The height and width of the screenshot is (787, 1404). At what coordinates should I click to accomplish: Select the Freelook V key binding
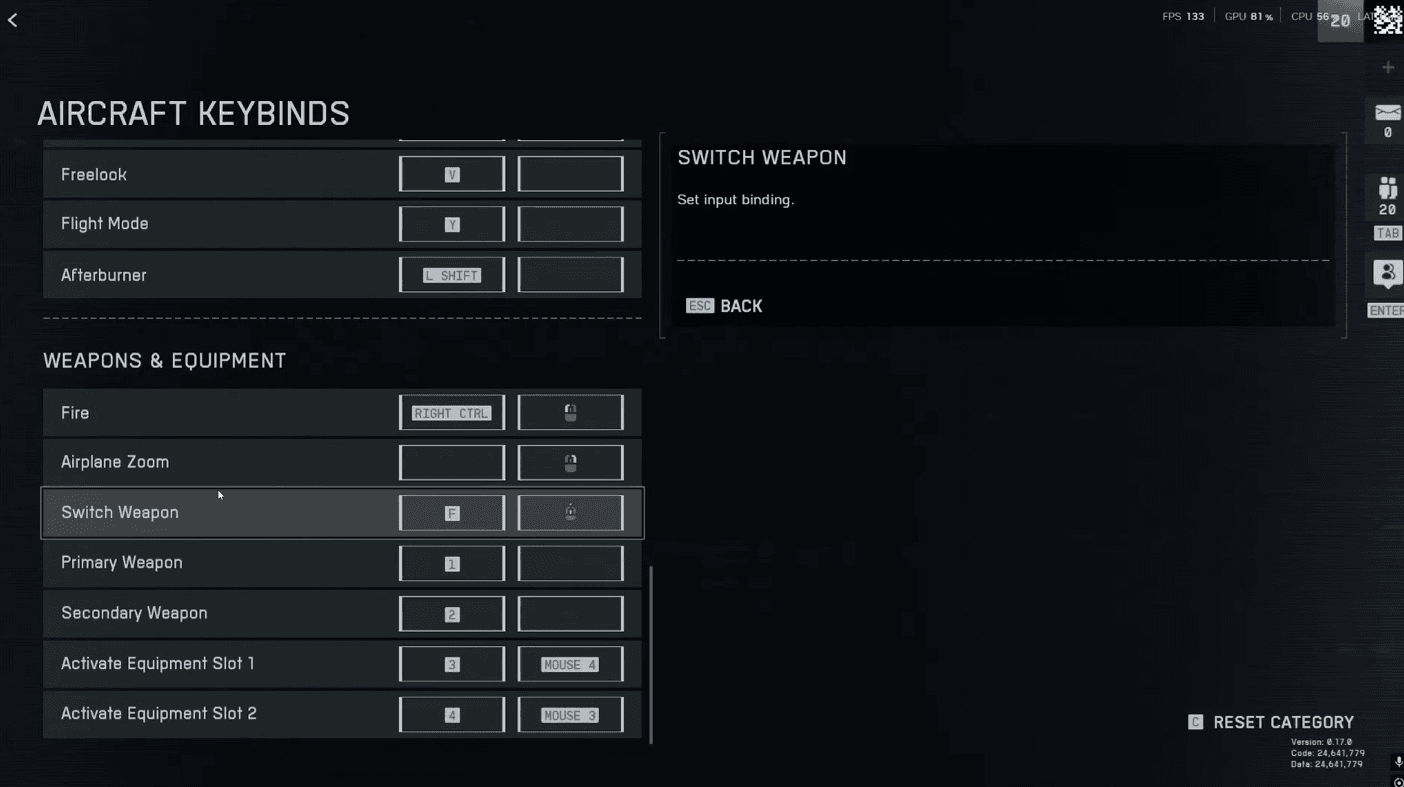pyautogui.click(x=452, y=174)
